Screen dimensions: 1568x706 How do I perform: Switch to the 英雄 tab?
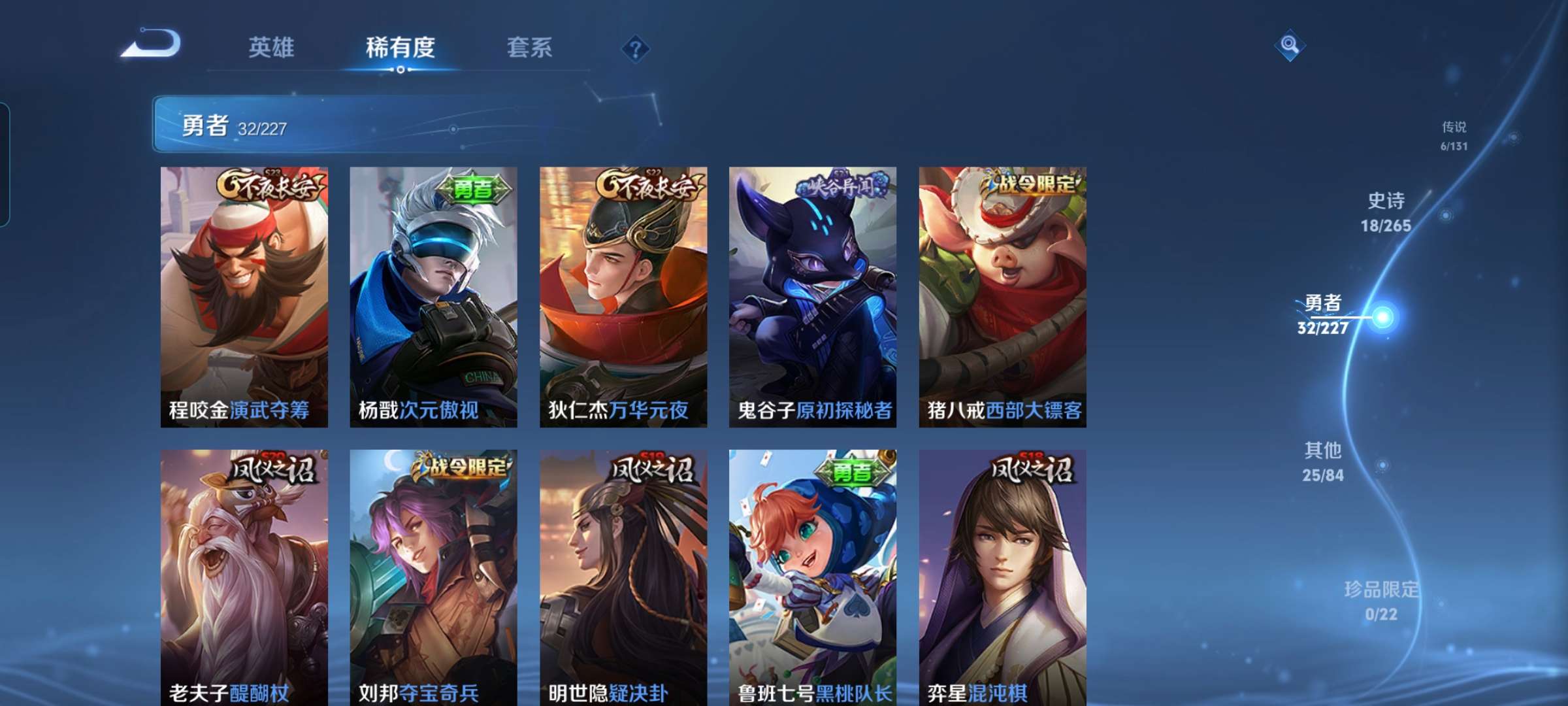(271, 48)
